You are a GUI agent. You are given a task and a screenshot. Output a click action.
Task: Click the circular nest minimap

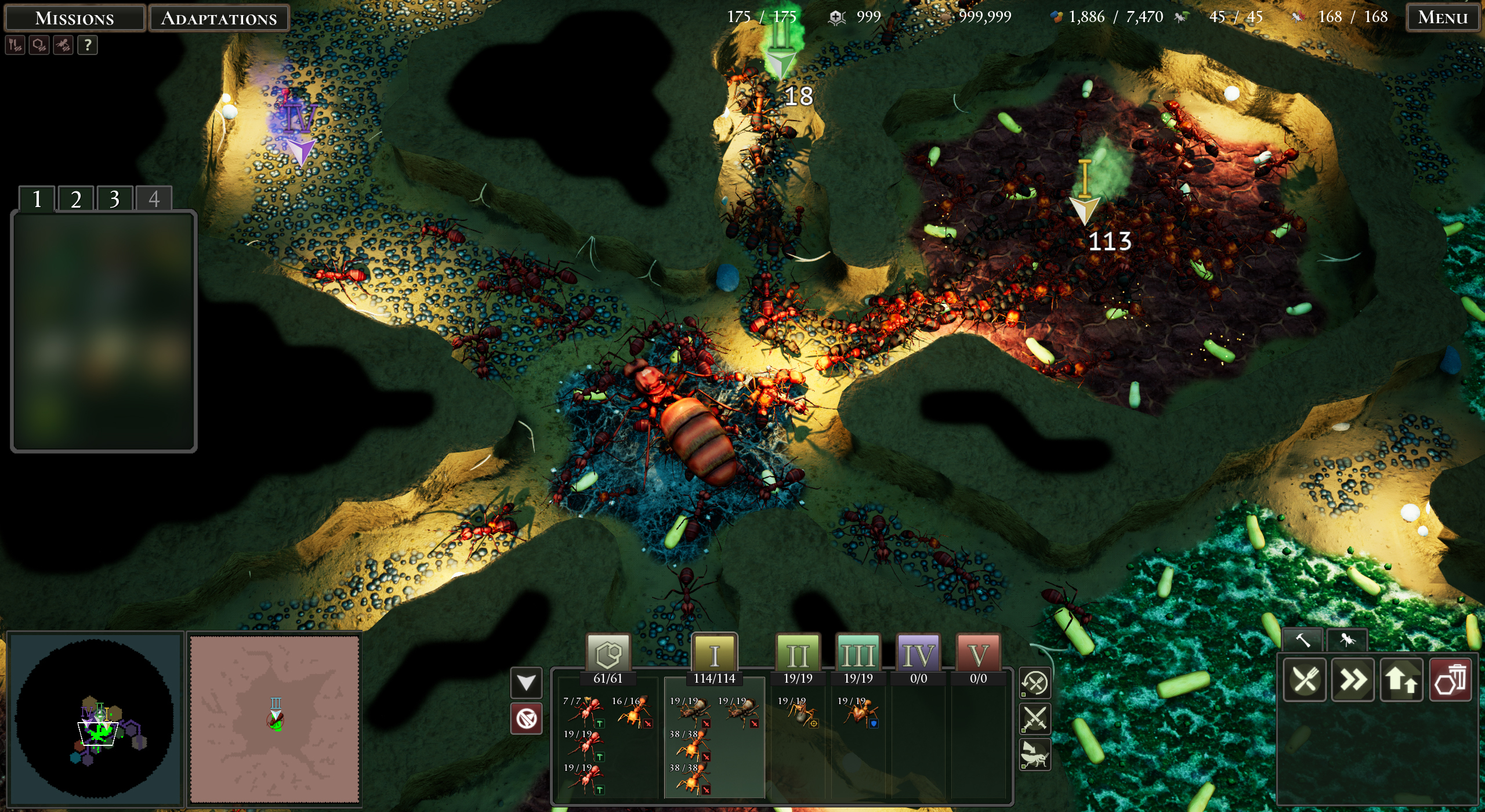point(95,719)
